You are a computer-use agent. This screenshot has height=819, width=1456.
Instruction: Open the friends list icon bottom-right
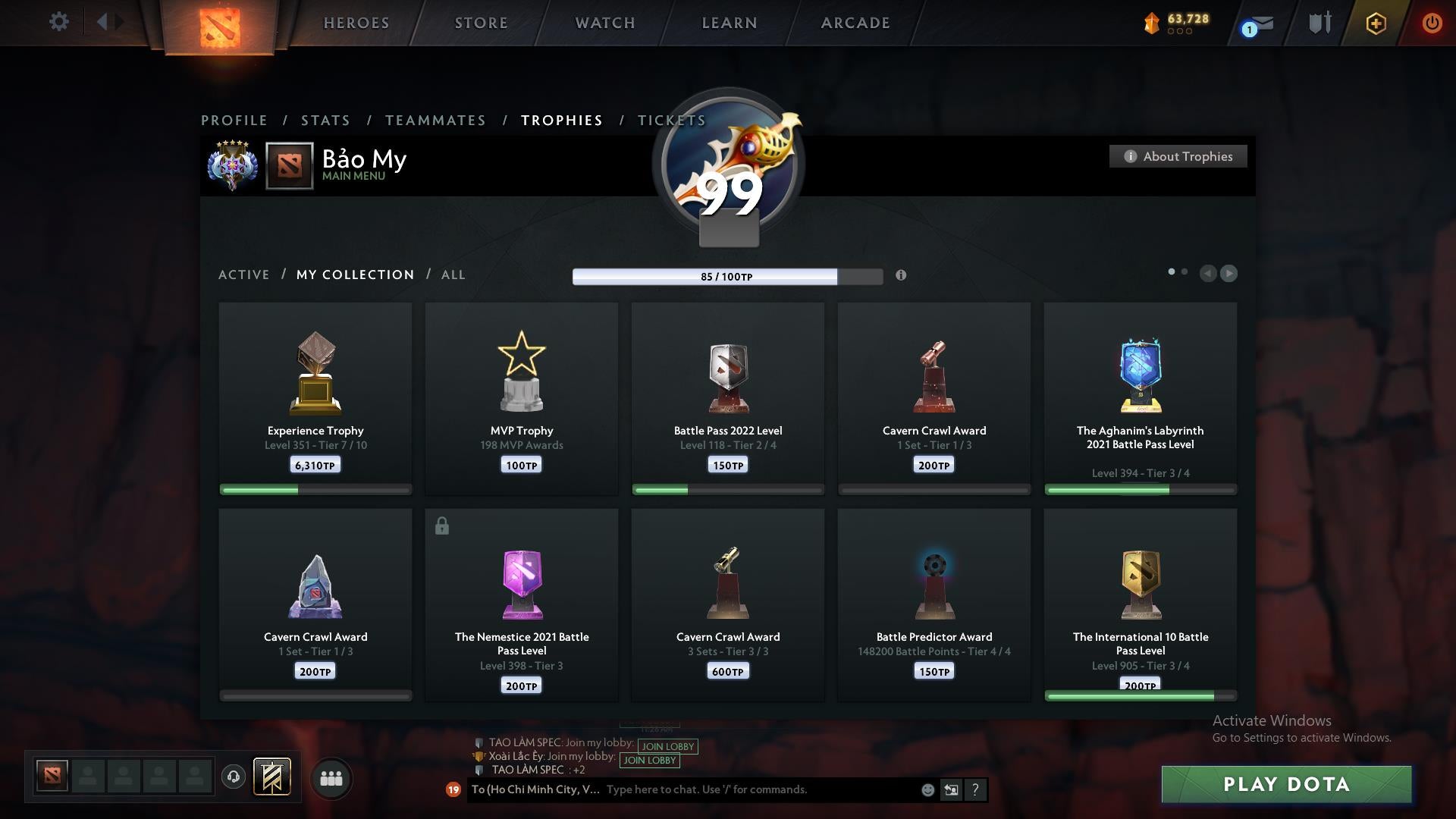pos(331,778)
